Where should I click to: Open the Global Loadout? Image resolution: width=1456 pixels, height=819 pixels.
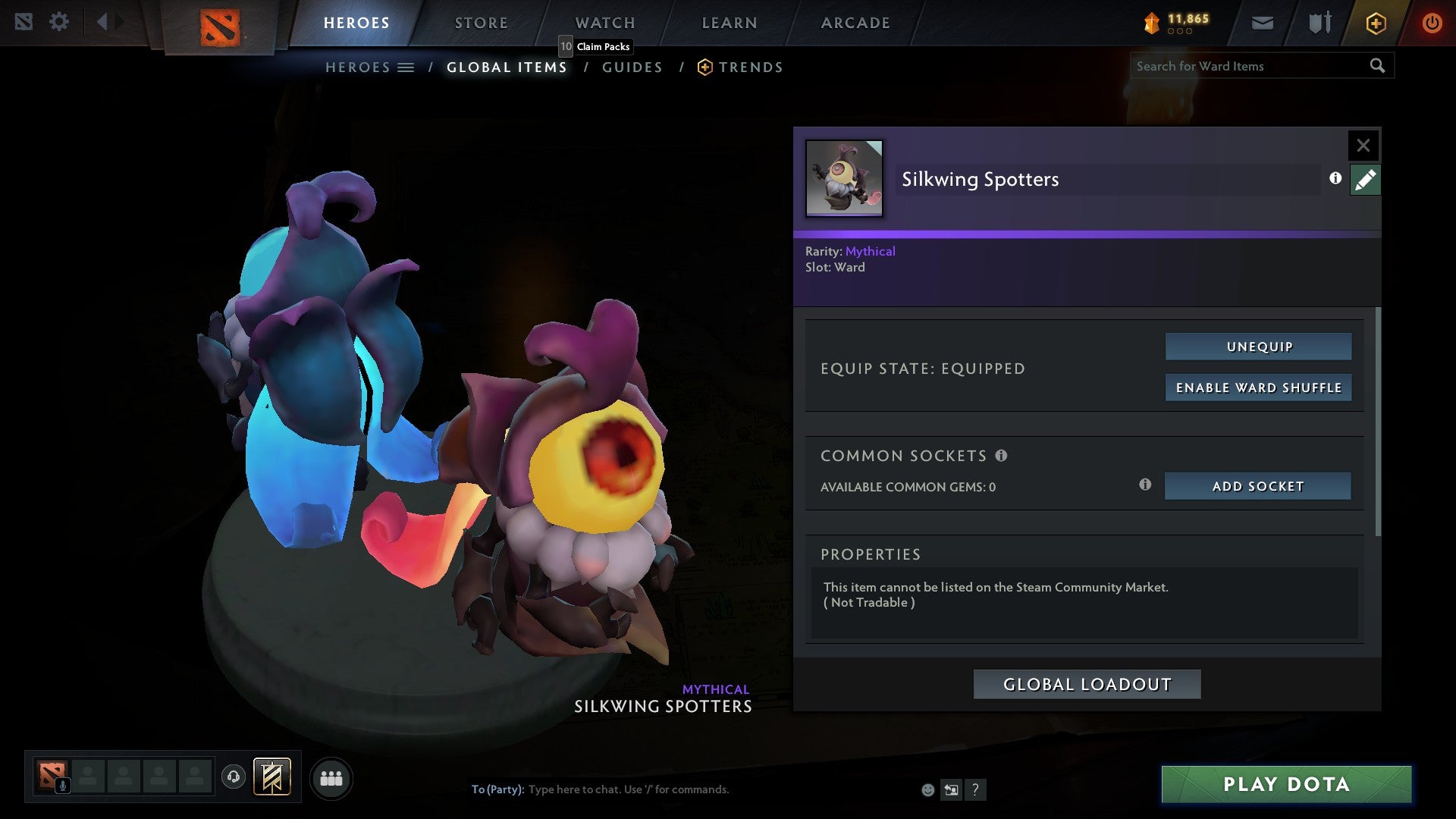(1087, 683)
